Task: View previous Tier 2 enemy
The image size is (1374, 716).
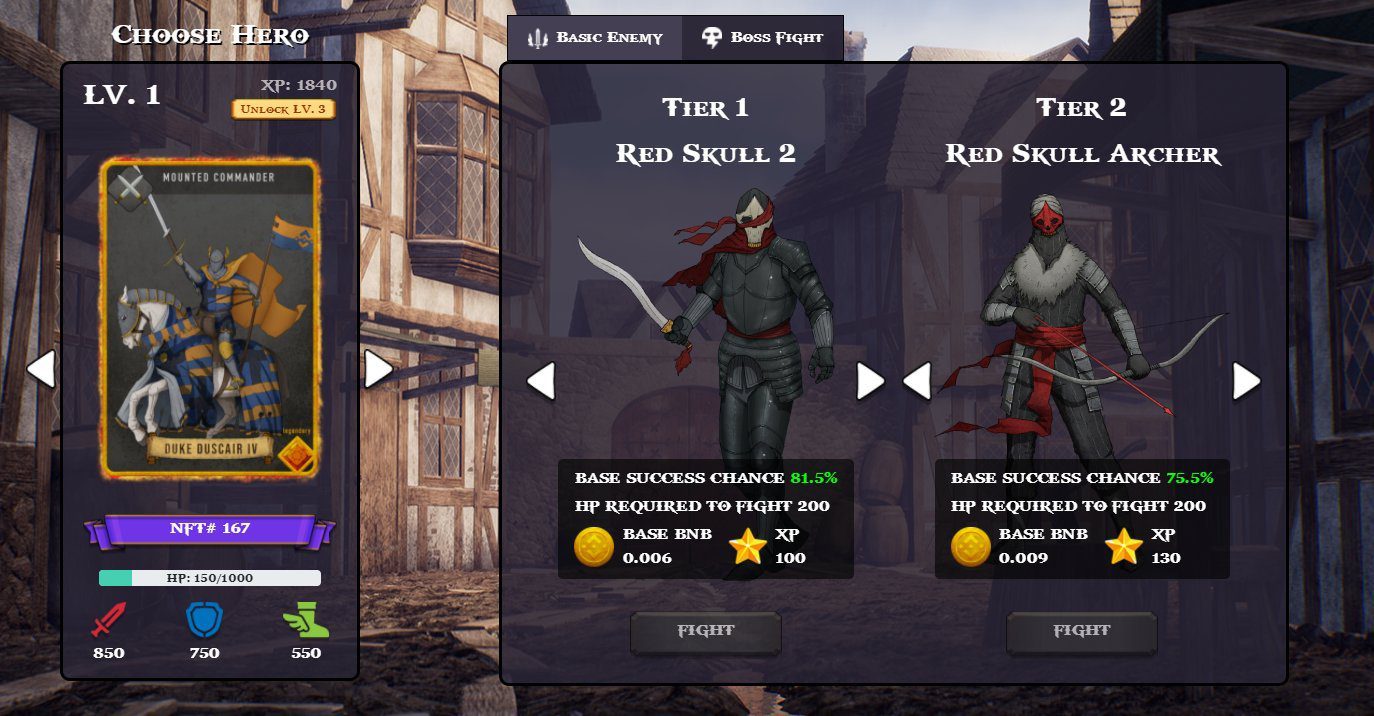Action: click(917, 381)
